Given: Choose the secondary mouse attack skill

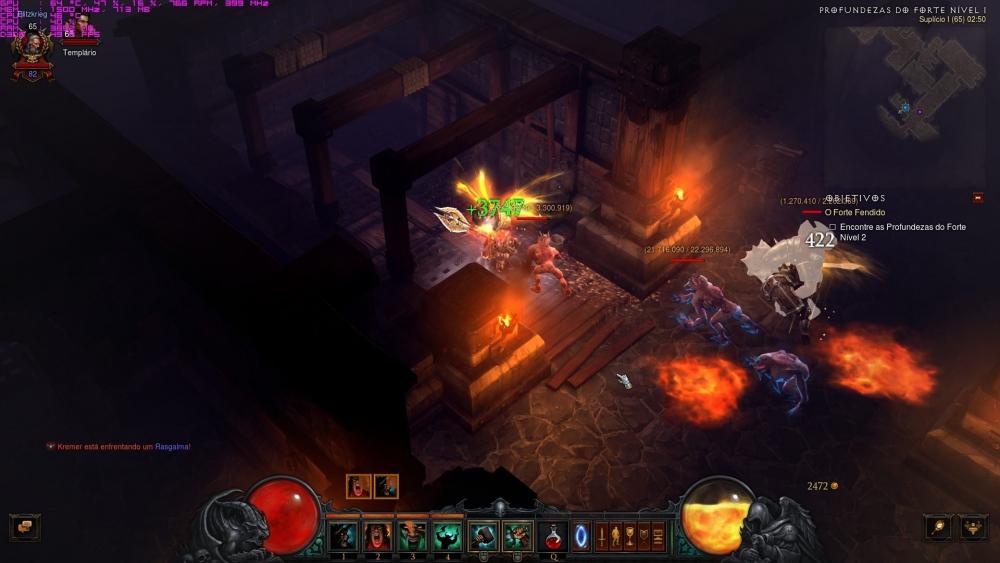Looking at the screenshot, I should (517, 536).
